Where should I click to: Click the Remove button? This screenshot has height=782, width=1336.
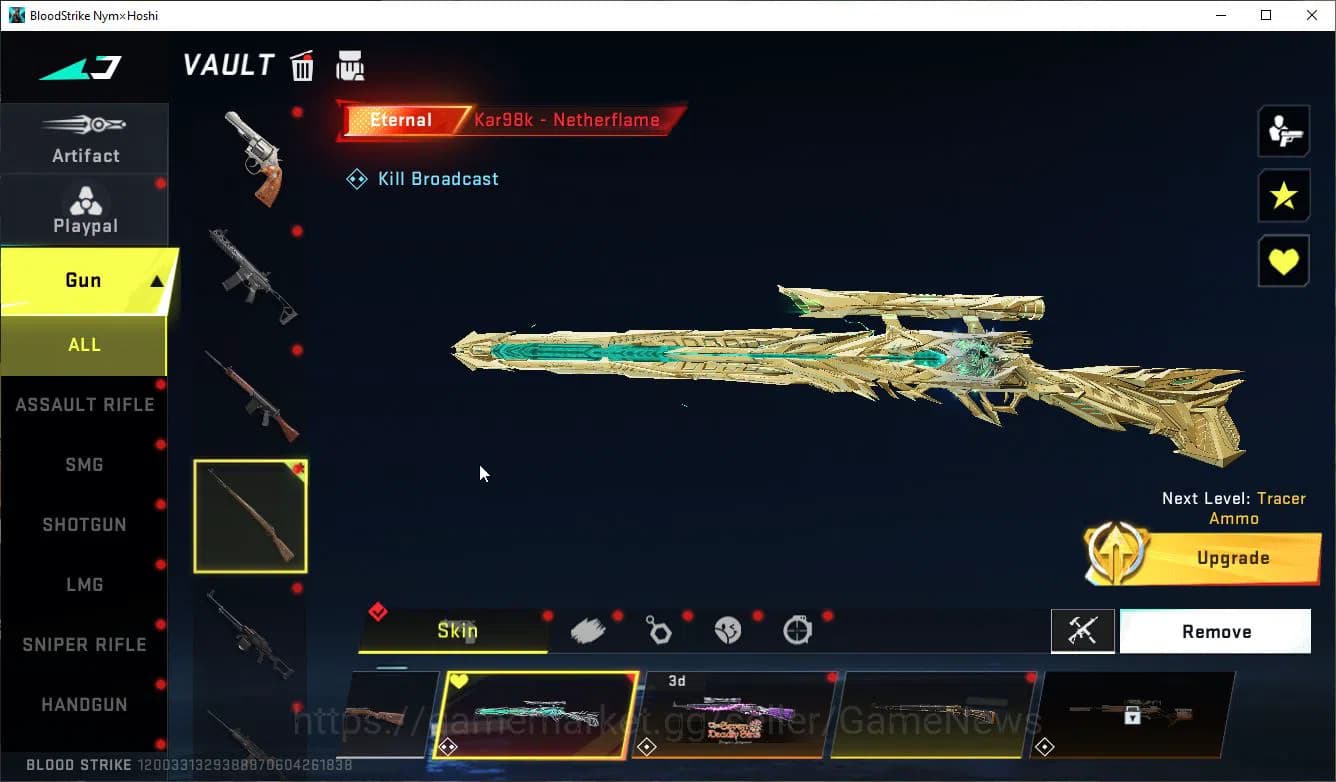tap(1215, 631)
